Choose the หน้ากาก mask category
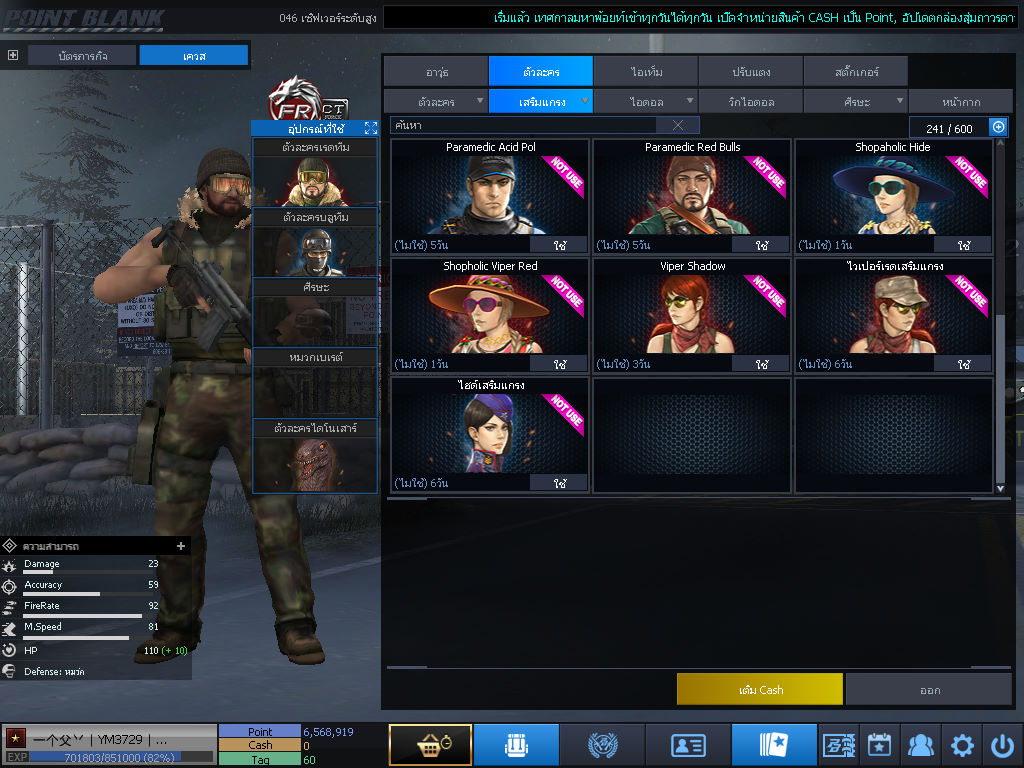The image size is (1024, 768). (960, 101)
